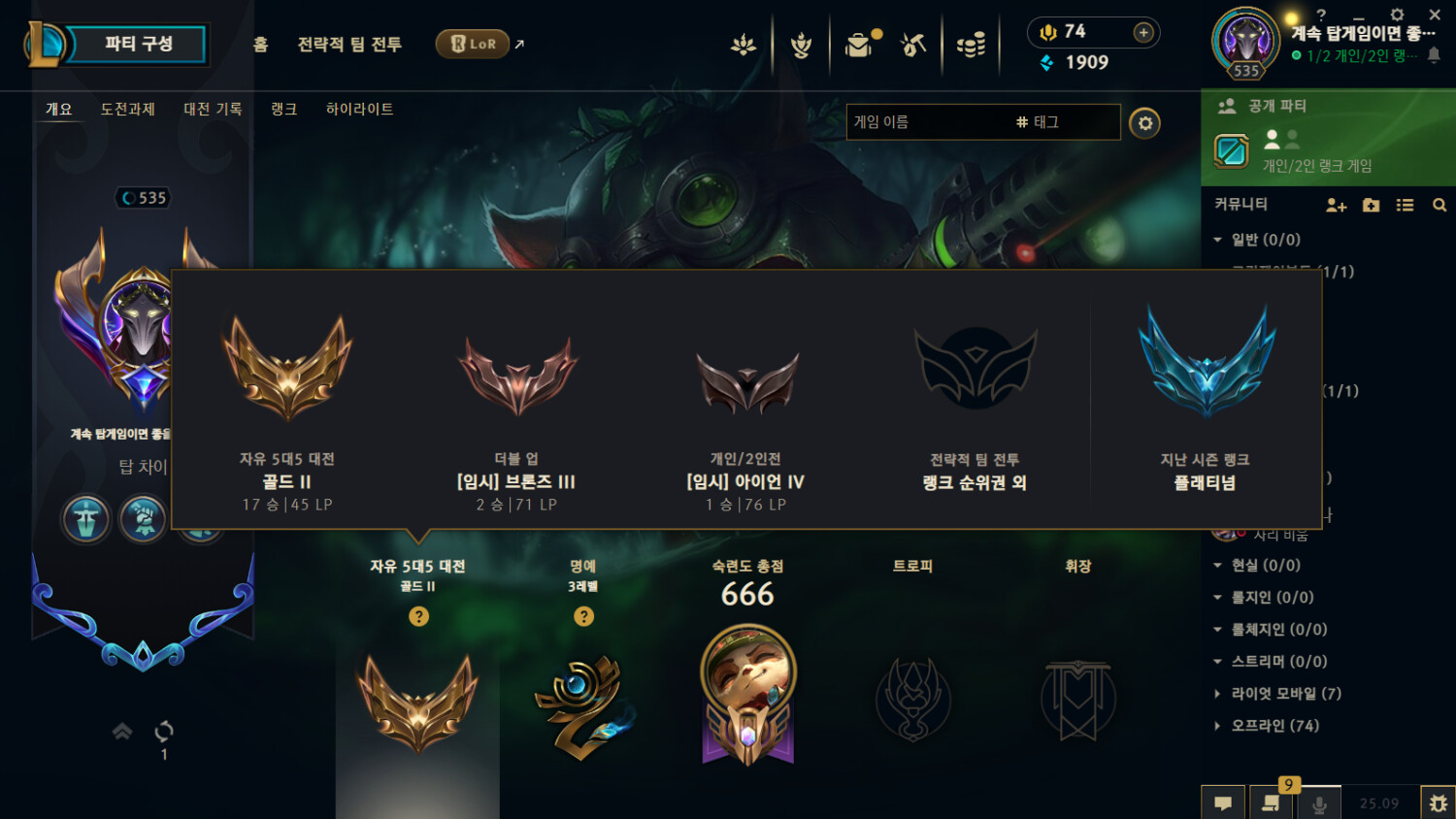Open the chat speech bubble button
1456x819 pixels.
[1223, 803]
